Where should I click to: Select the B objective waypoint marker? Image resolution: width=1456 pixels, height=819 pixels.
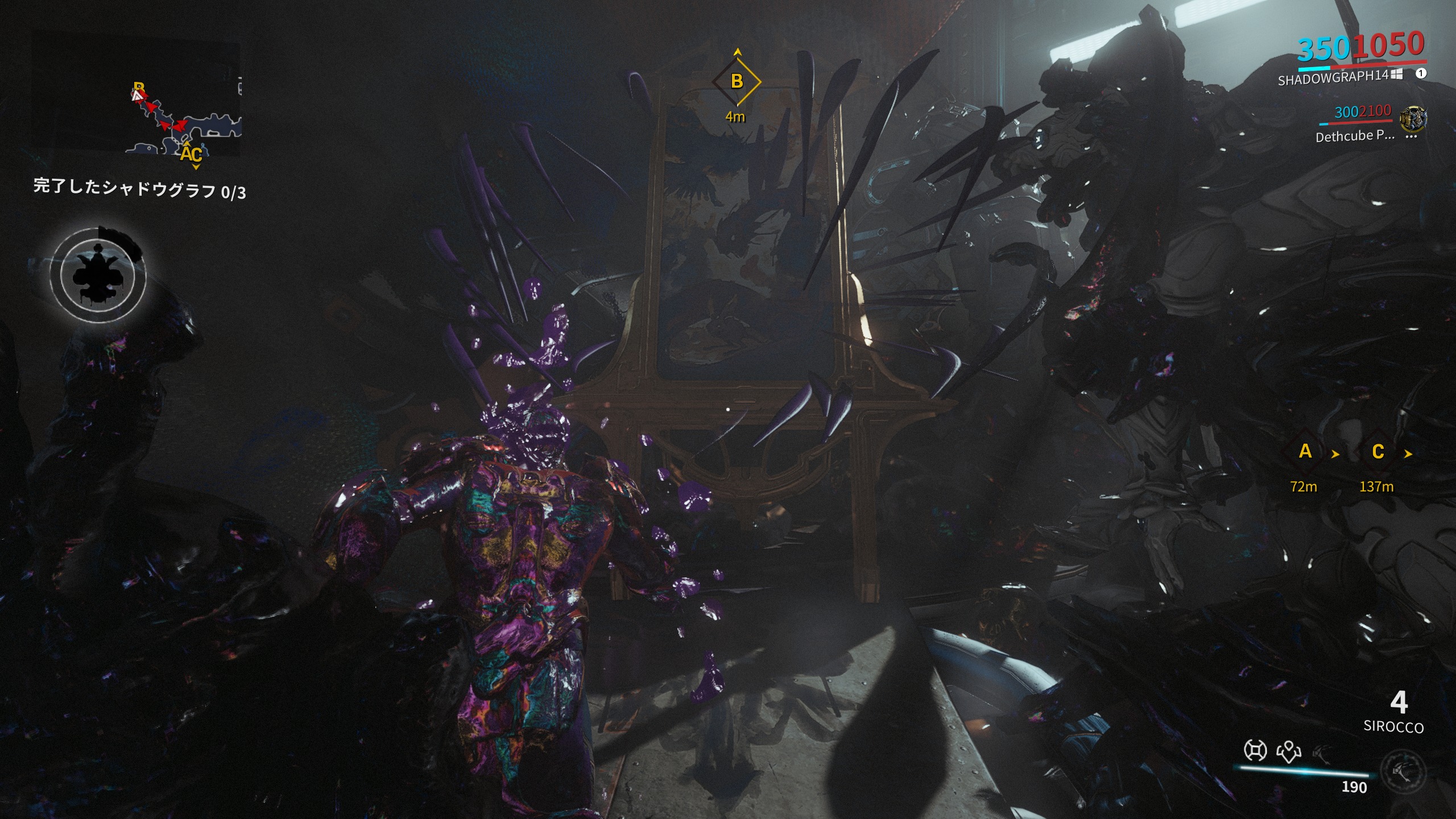[x=737, y=81]
